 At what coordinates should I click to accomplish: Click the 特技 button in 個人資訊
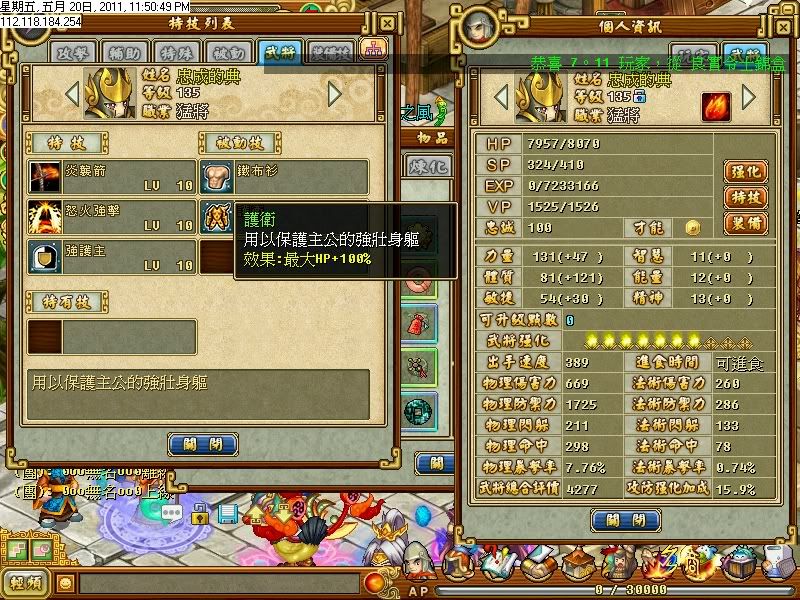(x=744, y=197)
